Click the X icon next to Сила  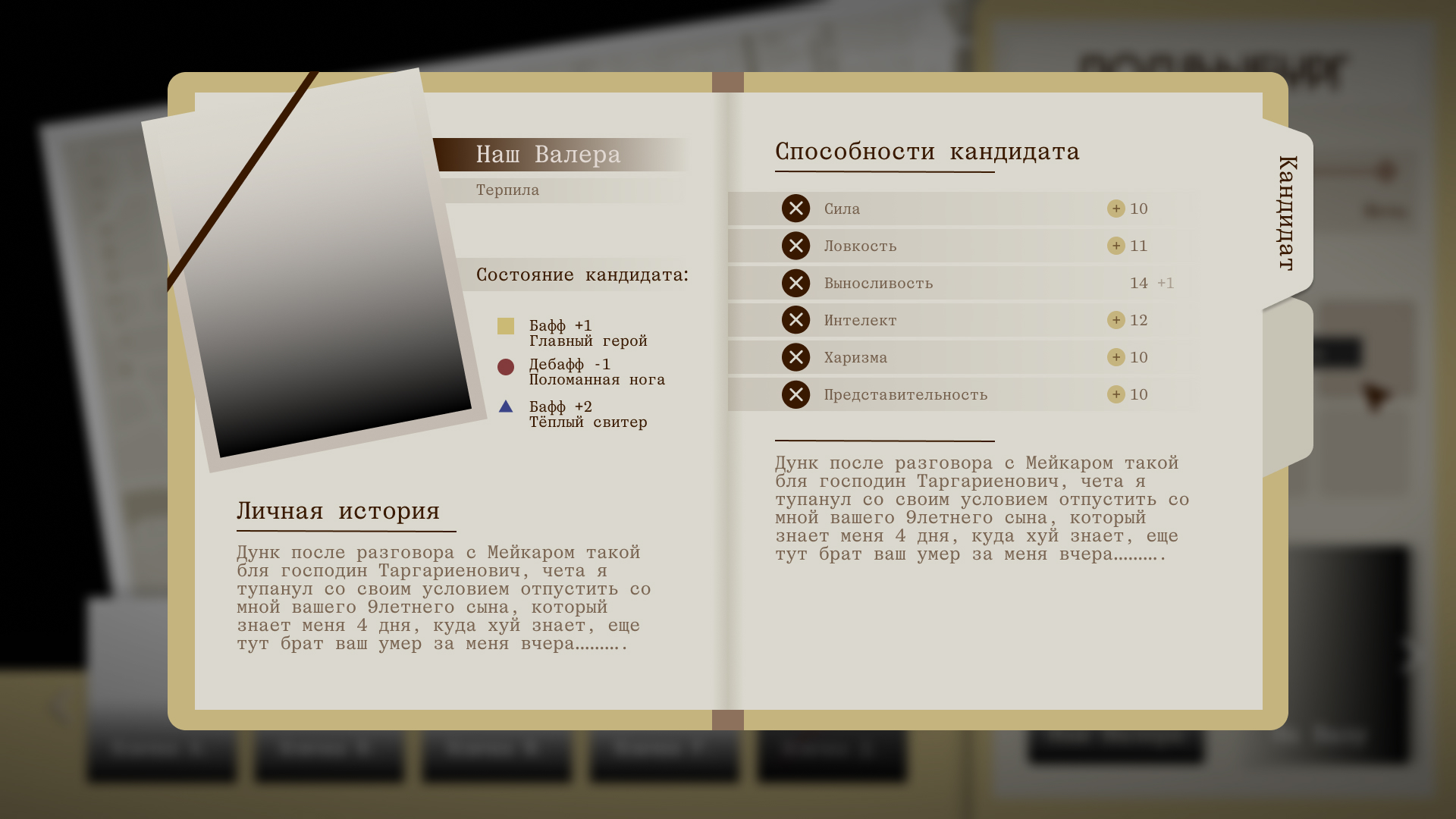click(795, 208)
